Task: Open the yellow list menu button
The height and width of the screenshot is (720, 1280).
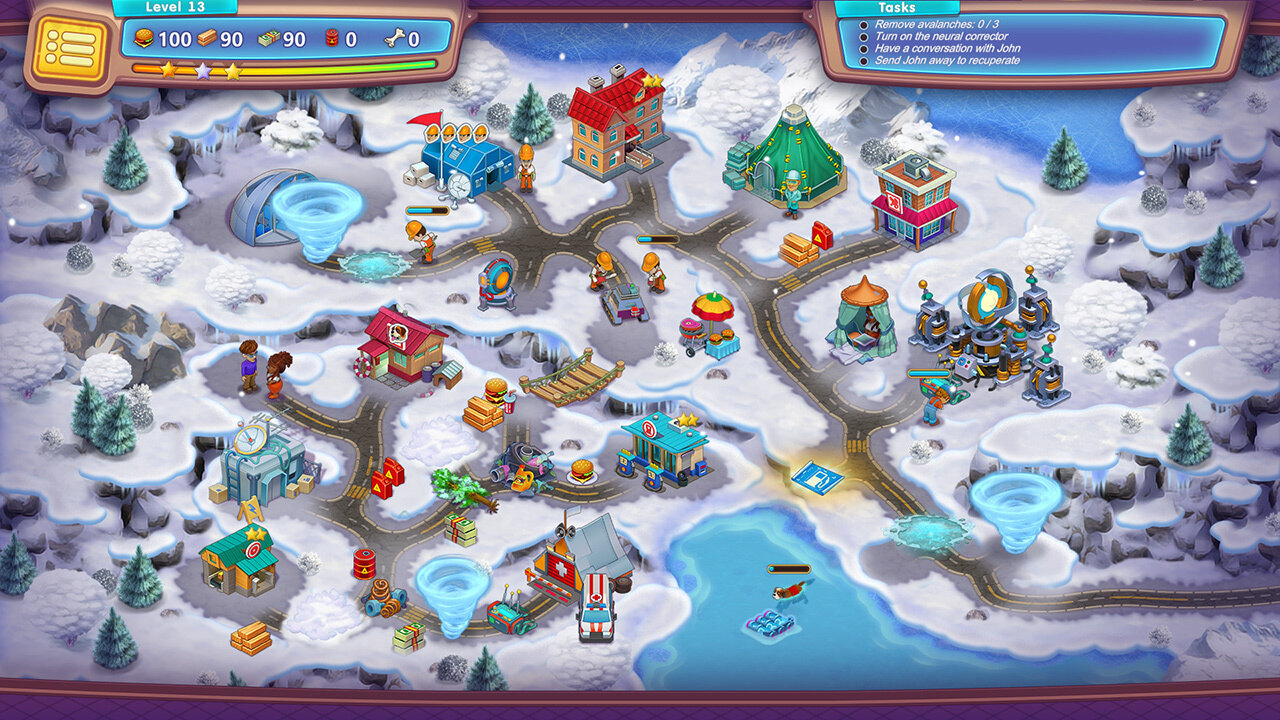Action: click(x=69, y=47)
